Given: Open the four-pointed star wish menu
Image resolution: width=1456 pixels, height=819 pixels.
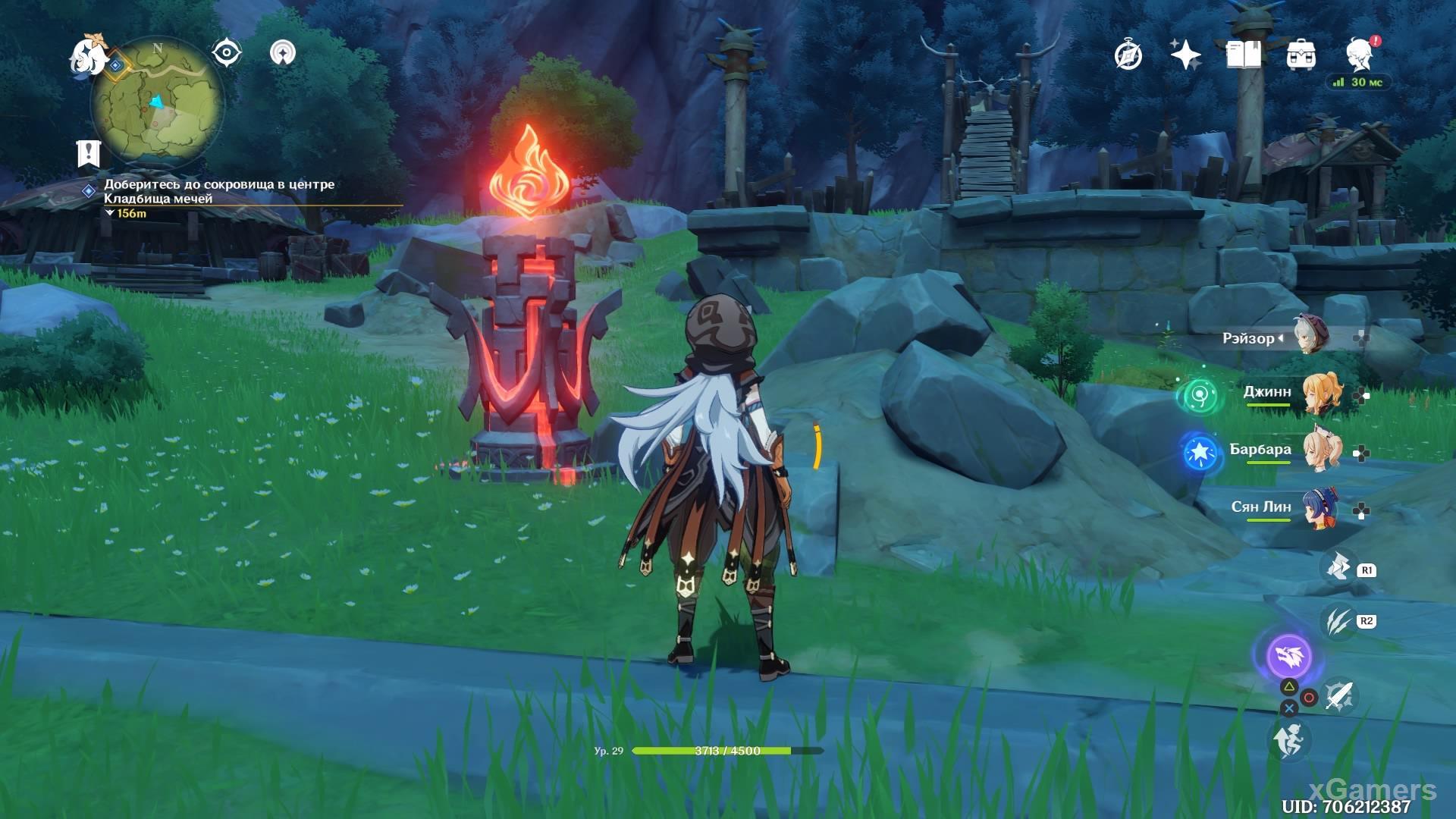Looking at the screenshot, I should (x=1185, y=55).
